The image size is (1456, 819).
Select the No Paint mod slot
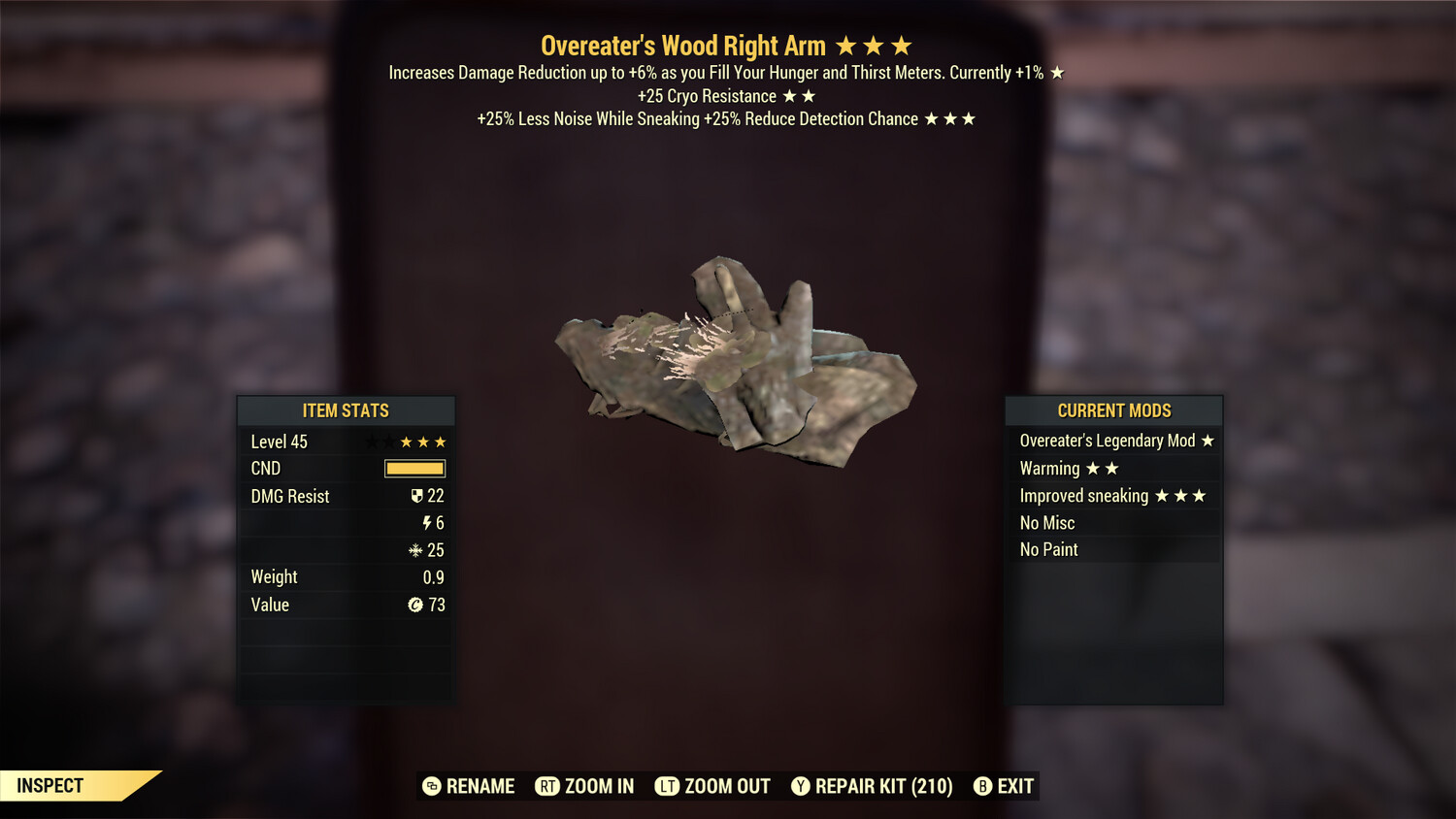tap(1048, 549)
